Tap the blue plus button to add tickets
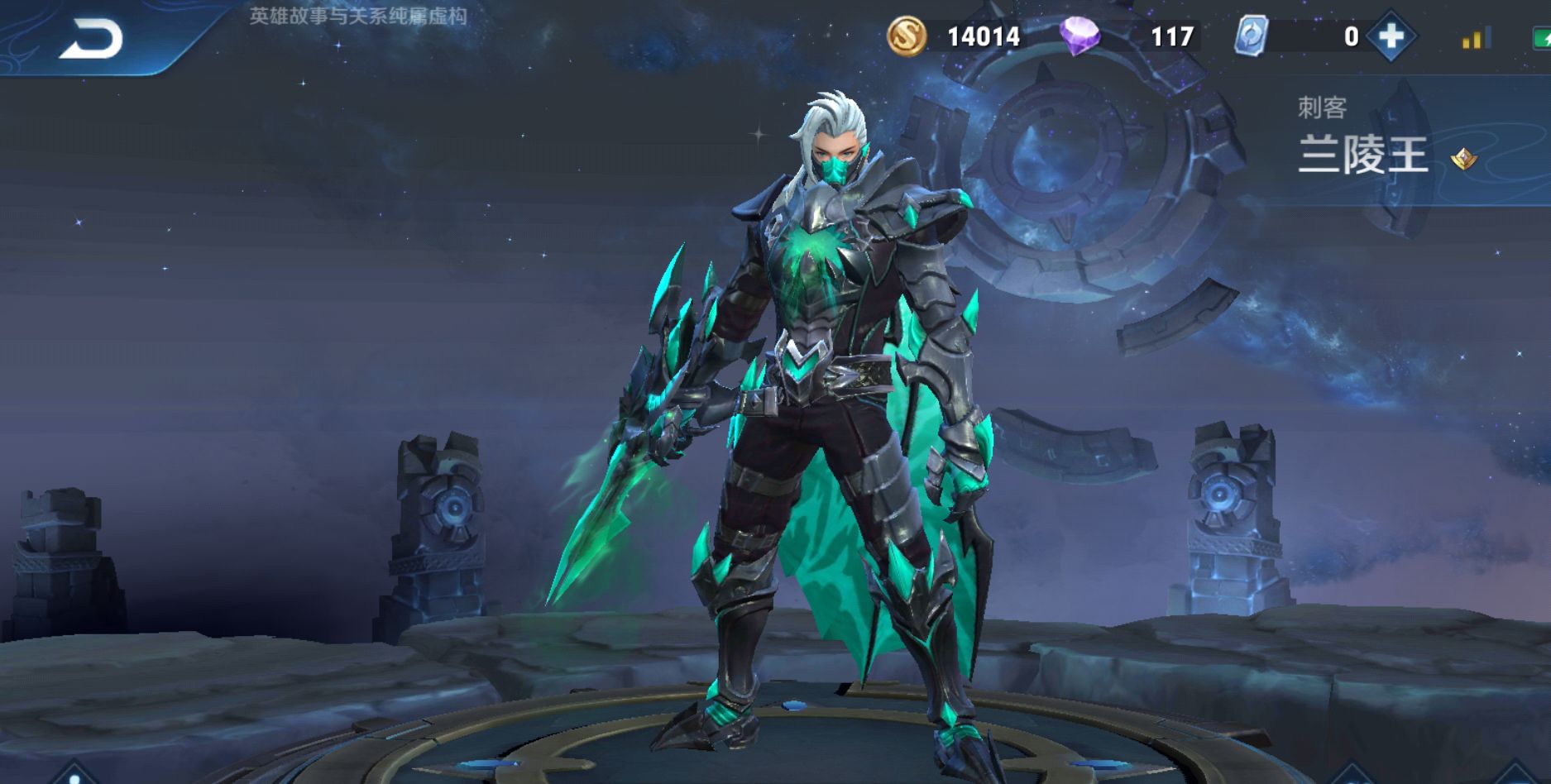The height and width of the screenshot is (784, 1551). coord(1391,36)
